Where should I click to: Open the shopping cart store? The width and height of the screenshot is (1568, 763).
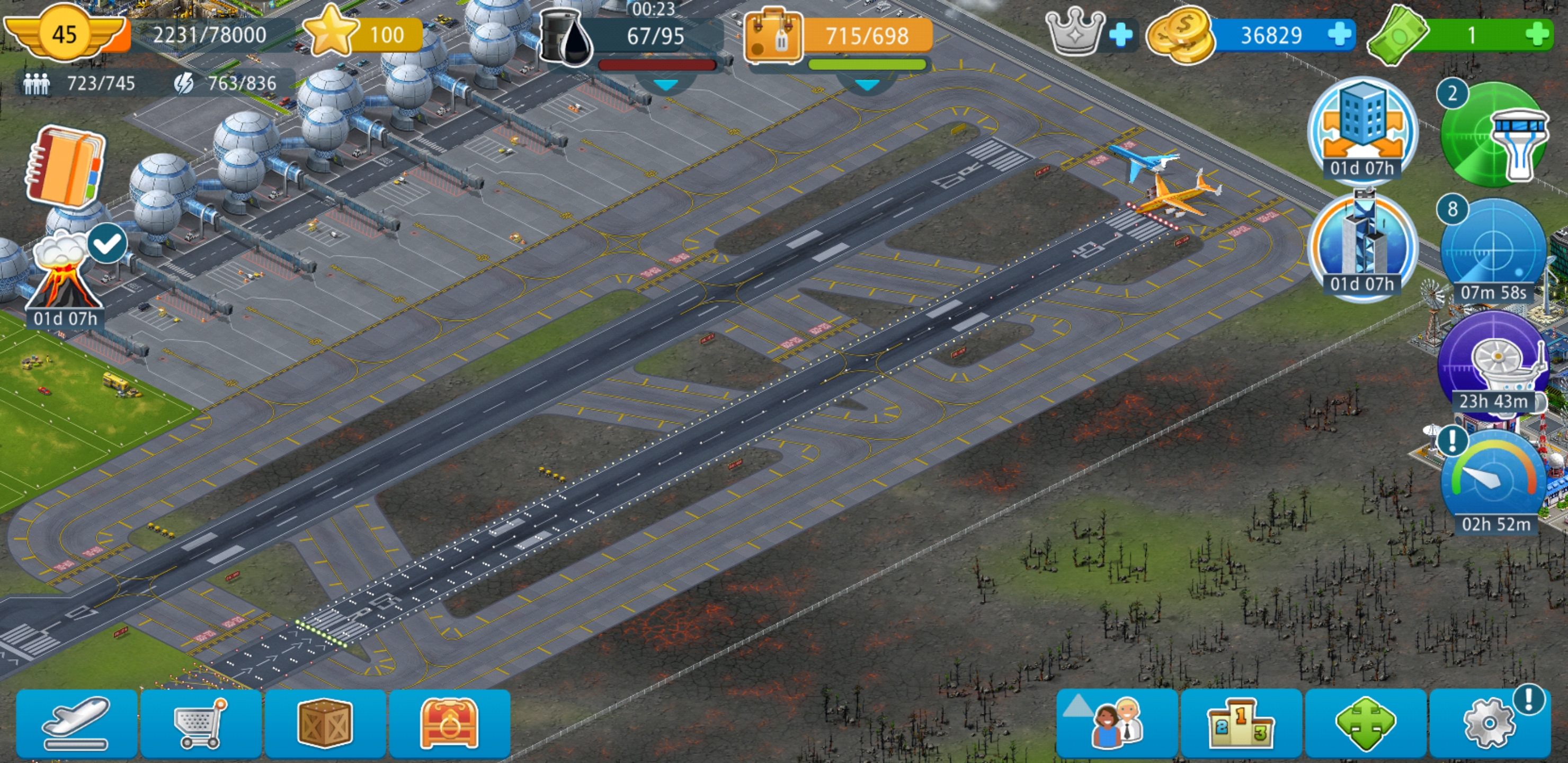coord(201,723)
